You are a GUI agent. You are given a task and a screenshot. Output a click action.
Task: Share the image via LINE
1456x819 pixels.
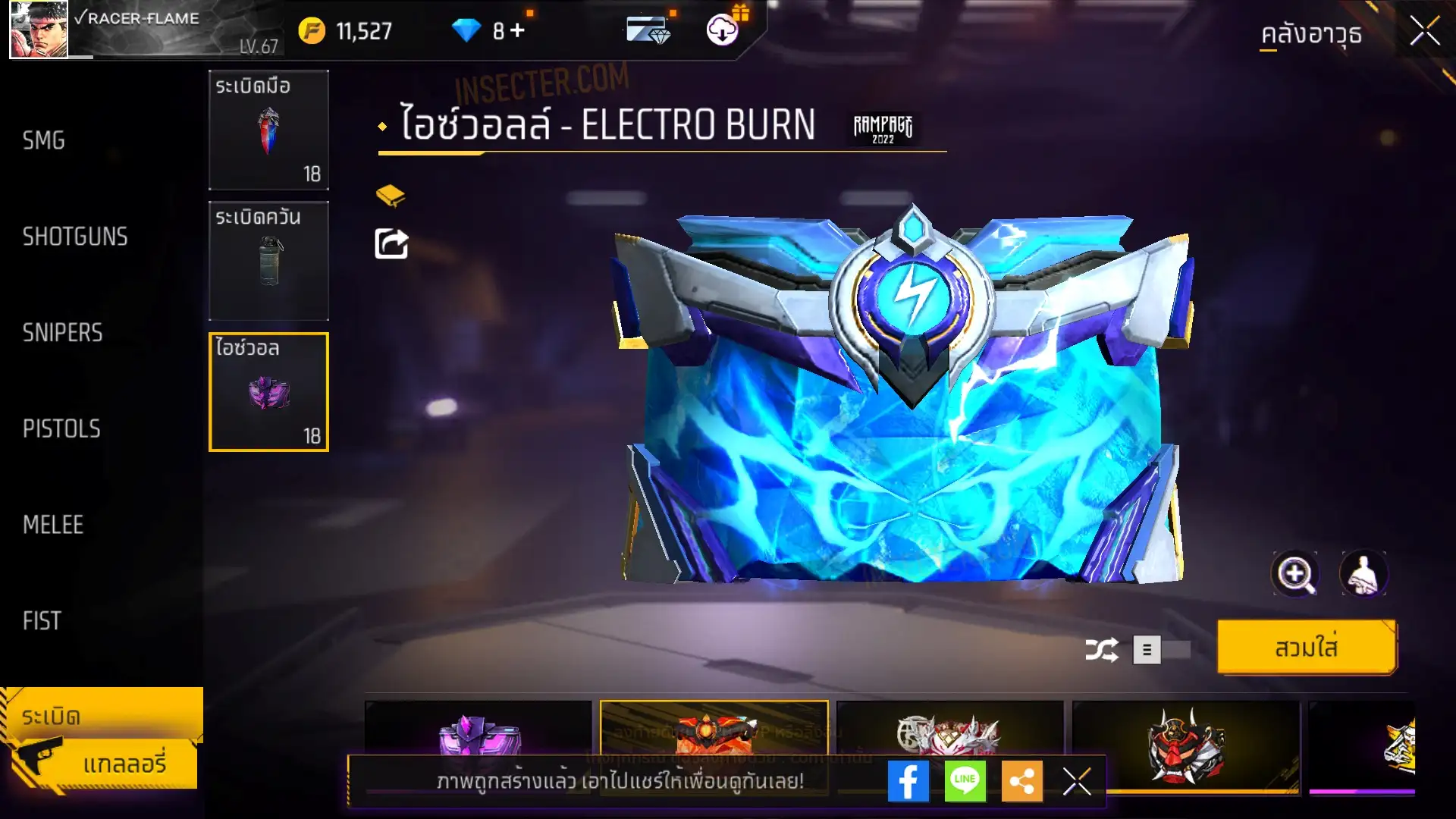[965, 781]
